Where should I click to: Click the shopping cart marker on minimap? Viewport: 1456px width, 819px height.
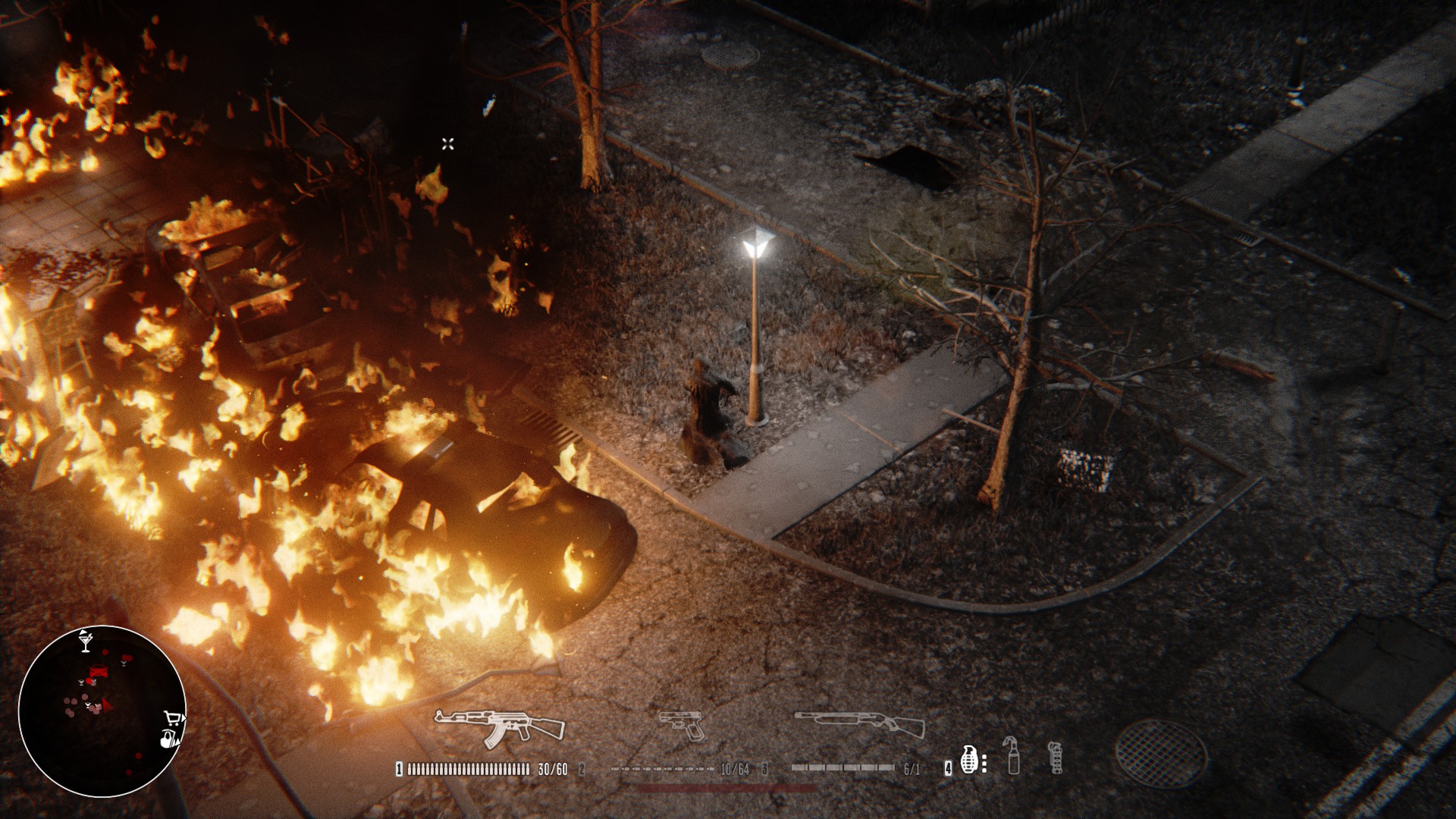tap(174, 718)
